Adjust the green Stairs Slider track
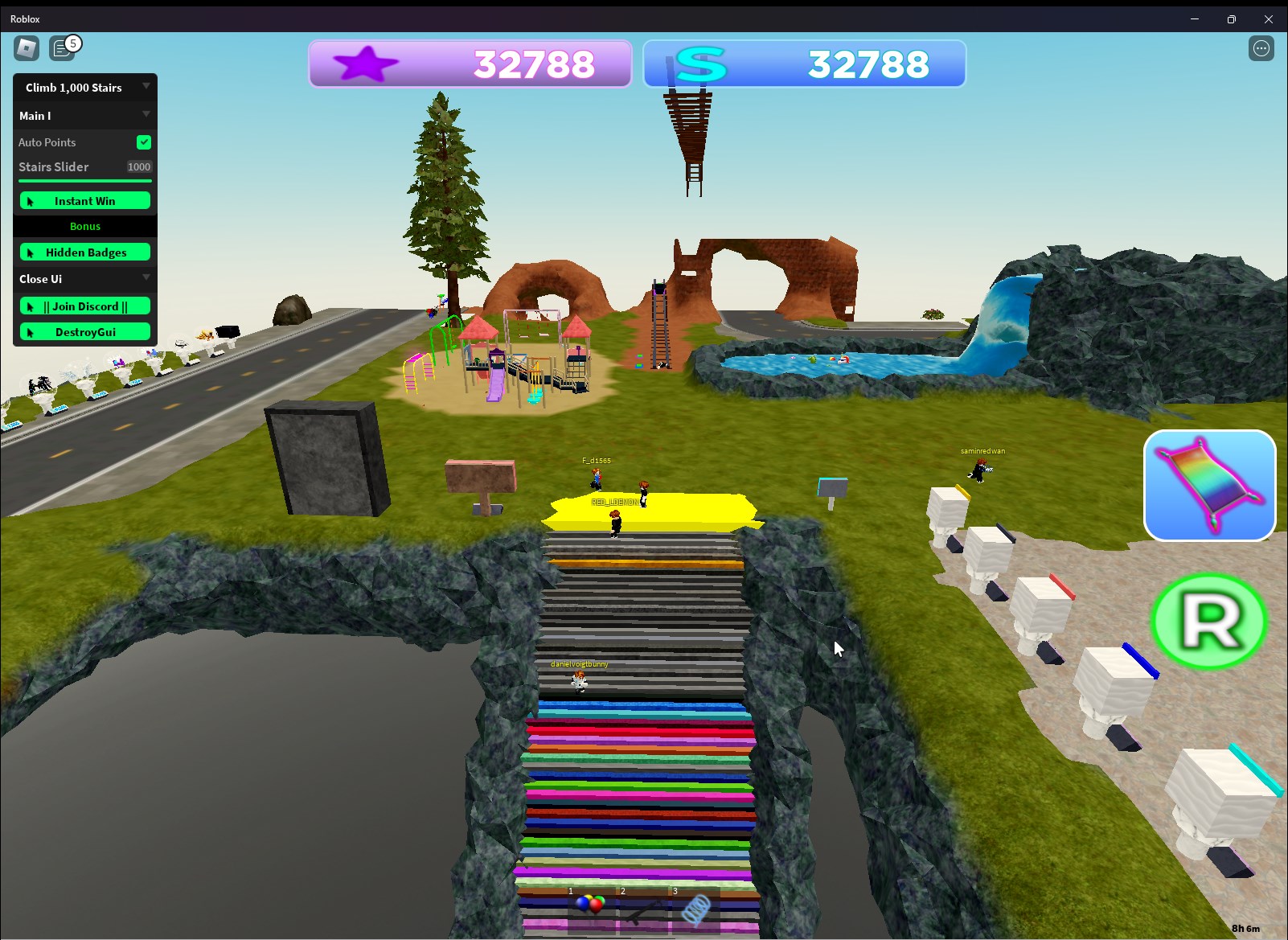Image resolution: width=1288 pixels, height=940 pixels. pyautogui.click(x=84, y=180)
